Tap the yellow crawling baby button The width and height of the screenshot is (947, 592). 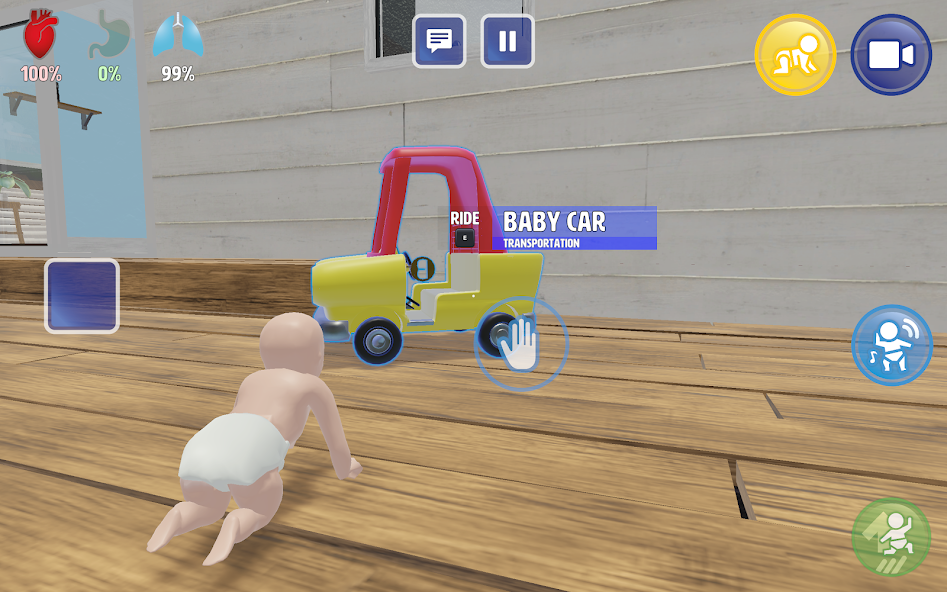795,55
